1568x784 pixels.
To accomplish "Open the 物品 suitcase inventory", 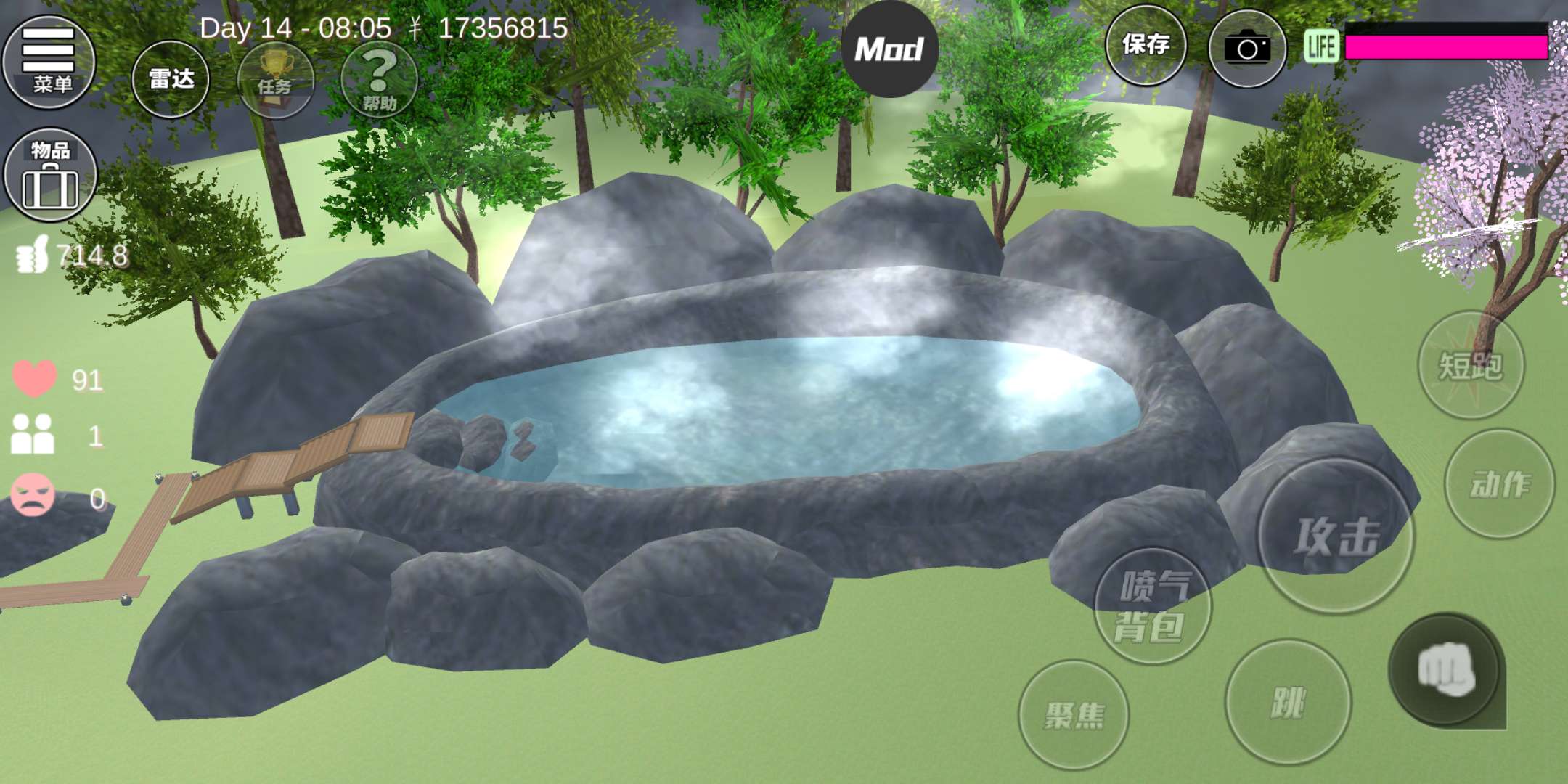I will point(50,175).
